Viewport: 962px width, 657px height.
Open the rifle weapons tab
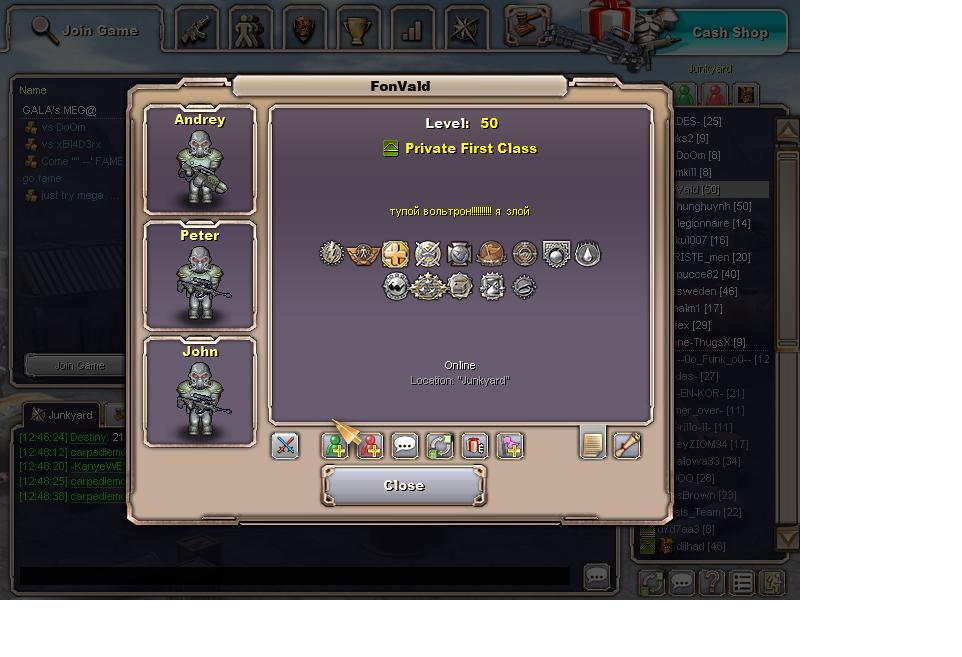(197, 30)
